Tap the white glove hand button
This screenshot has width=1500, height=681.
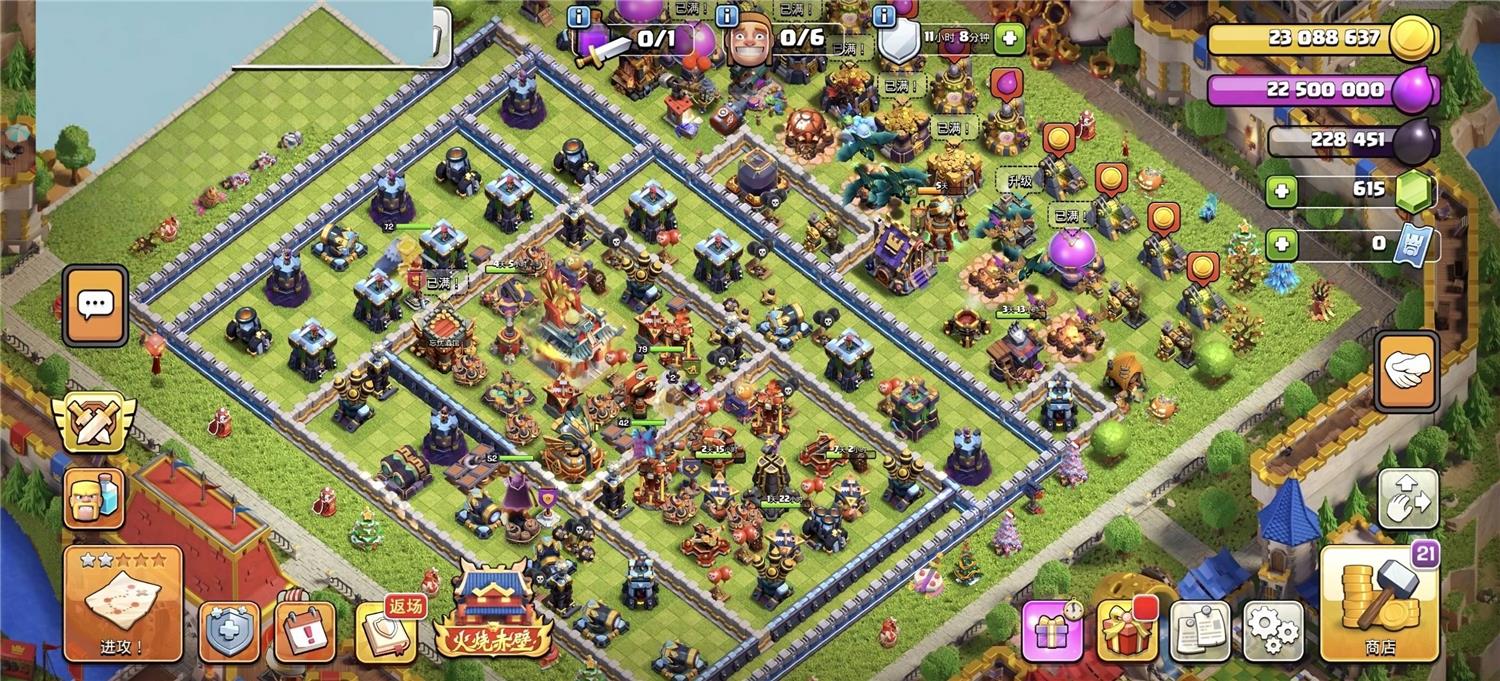click(1407, 371)
